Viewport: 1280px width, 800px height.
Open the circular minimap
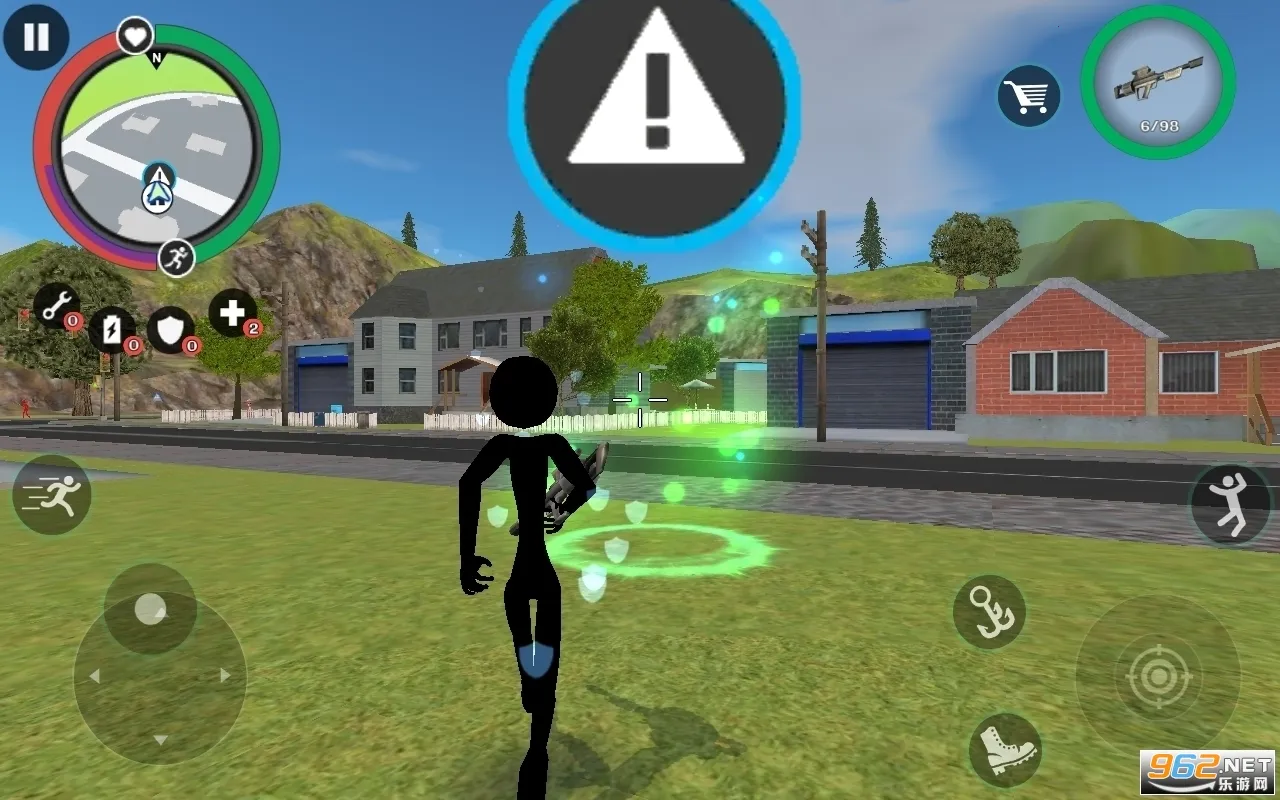(x=156, y=148)
